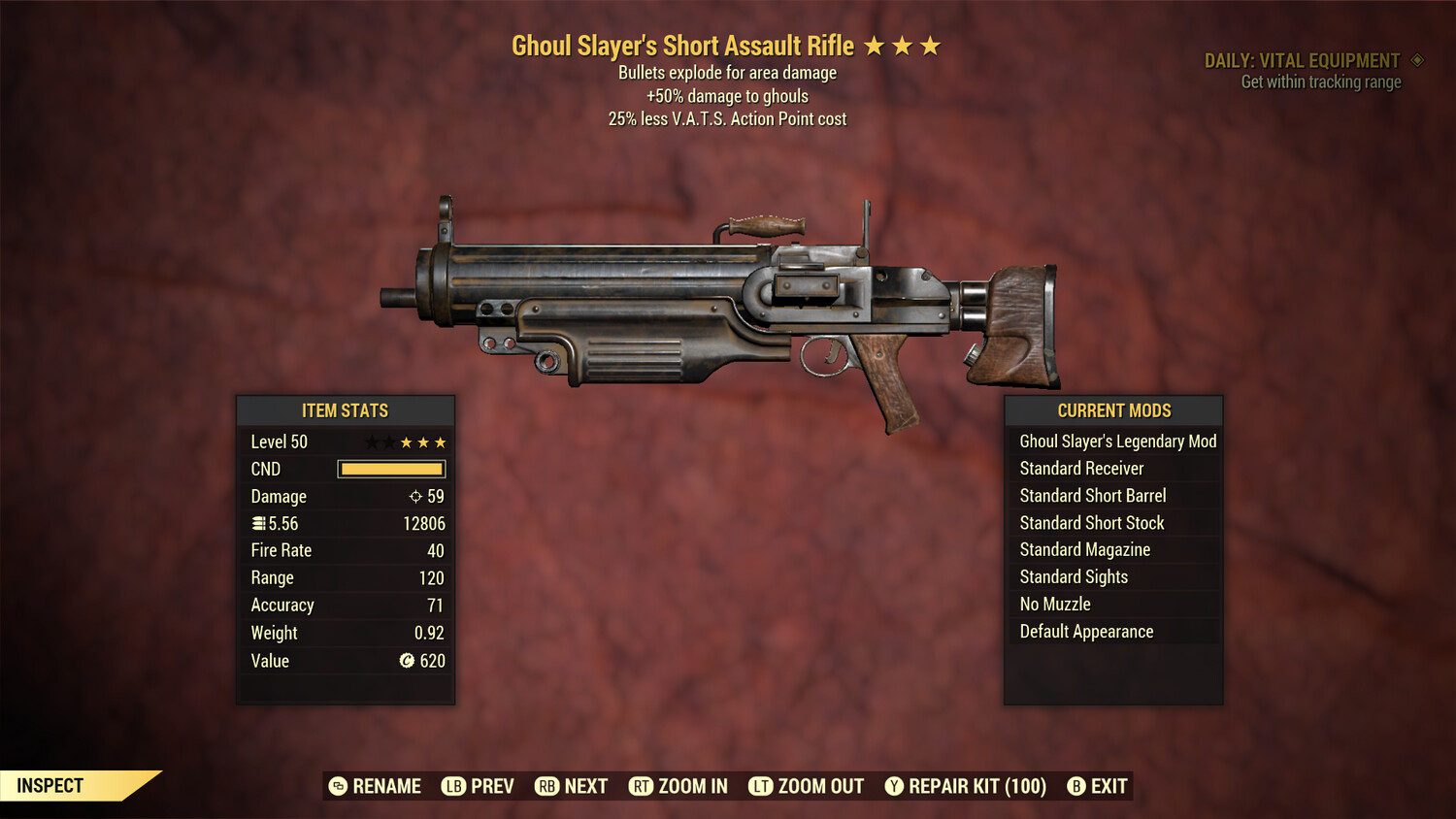Switch to the CURRENT MODS panel header
This screenshot has height=819, width=1456.
1112,410
